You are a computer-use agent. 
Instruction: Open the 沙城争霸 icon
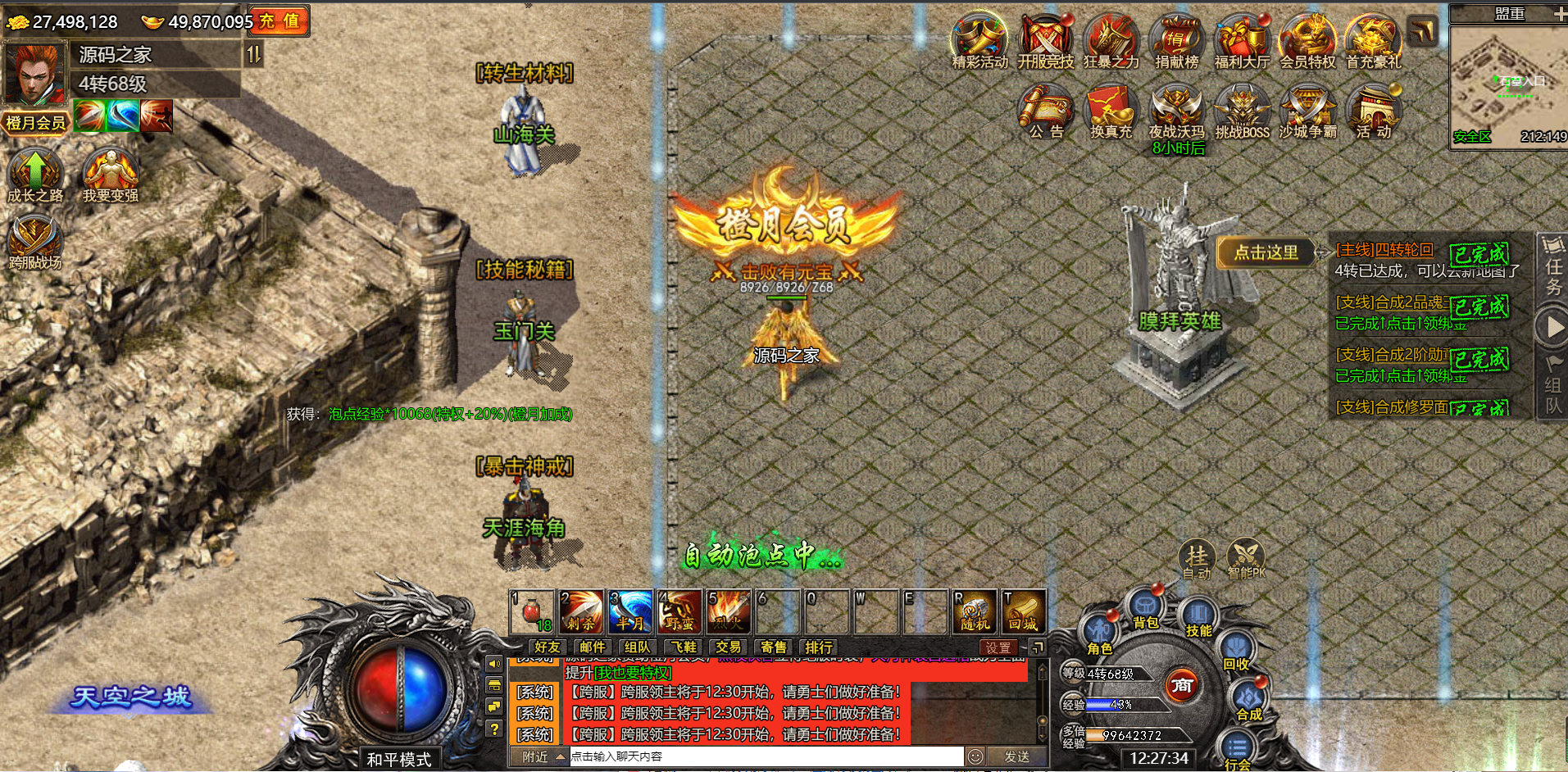[1307, 112]
